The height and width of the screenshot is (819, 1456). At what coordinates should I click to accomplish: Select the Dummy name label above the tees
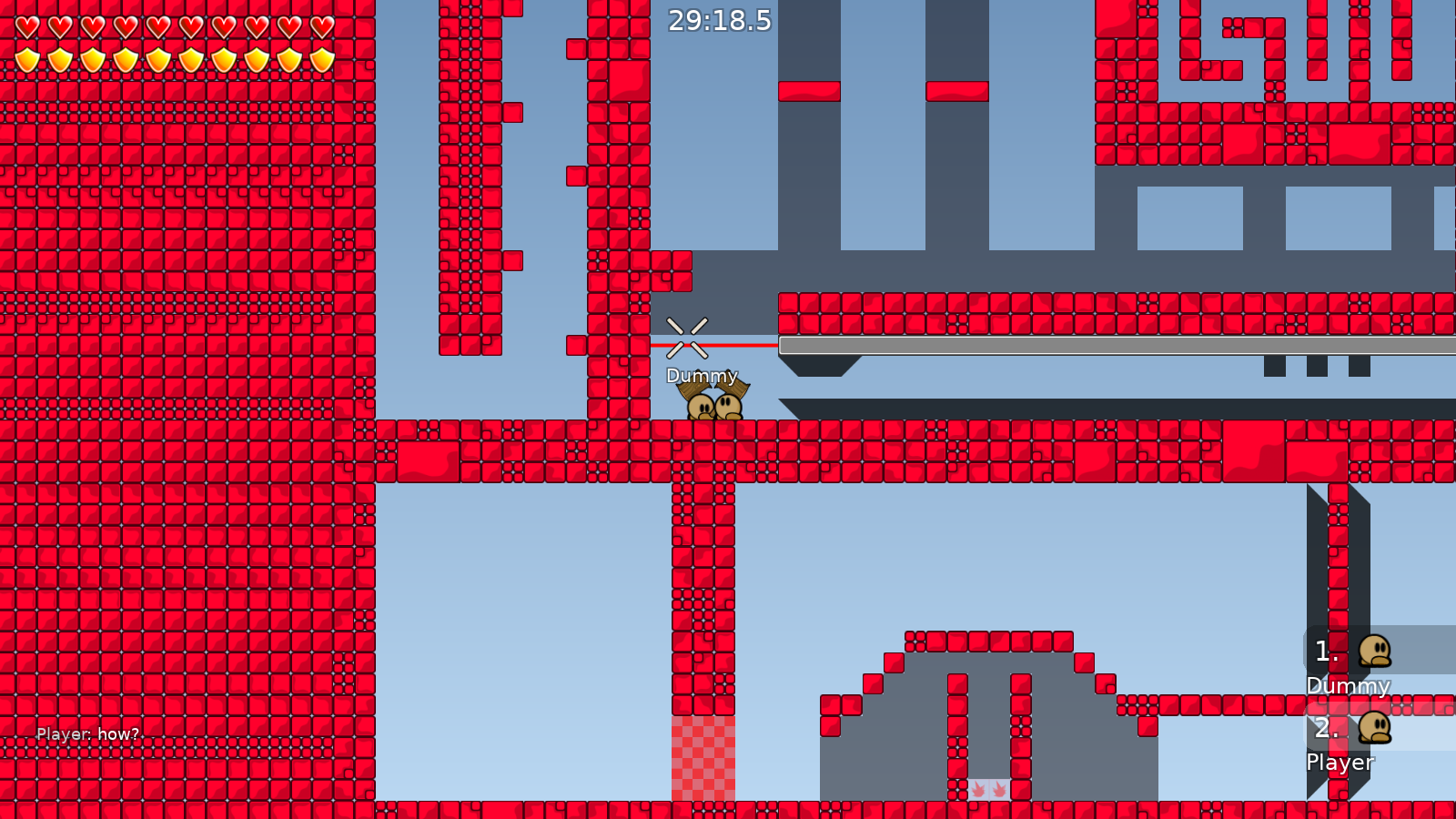(x=702, y=375)
